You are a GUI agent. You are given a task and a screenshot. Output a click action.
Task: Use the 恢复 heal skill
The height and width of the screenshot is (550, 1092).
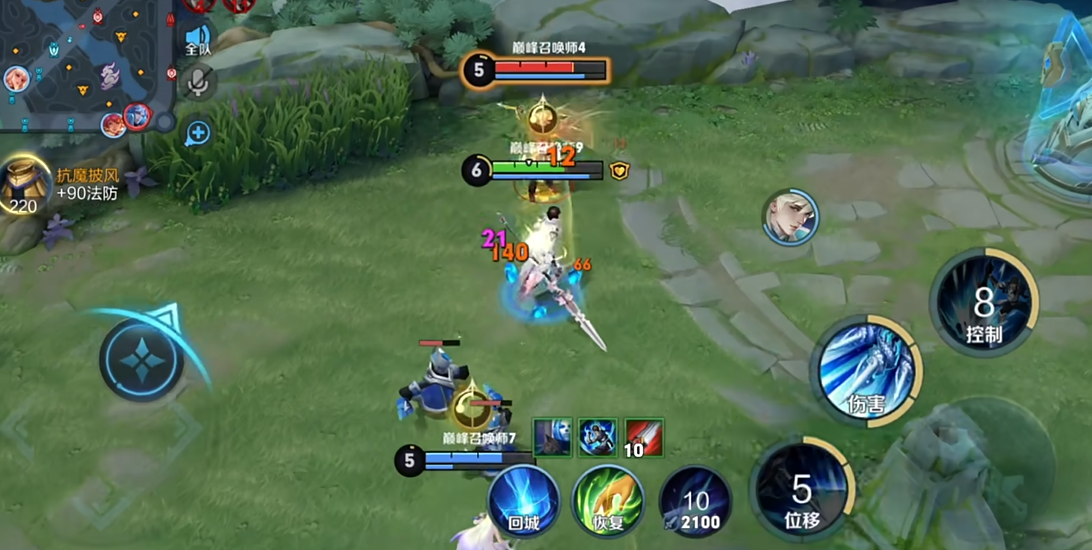click(x=607, y=499)
